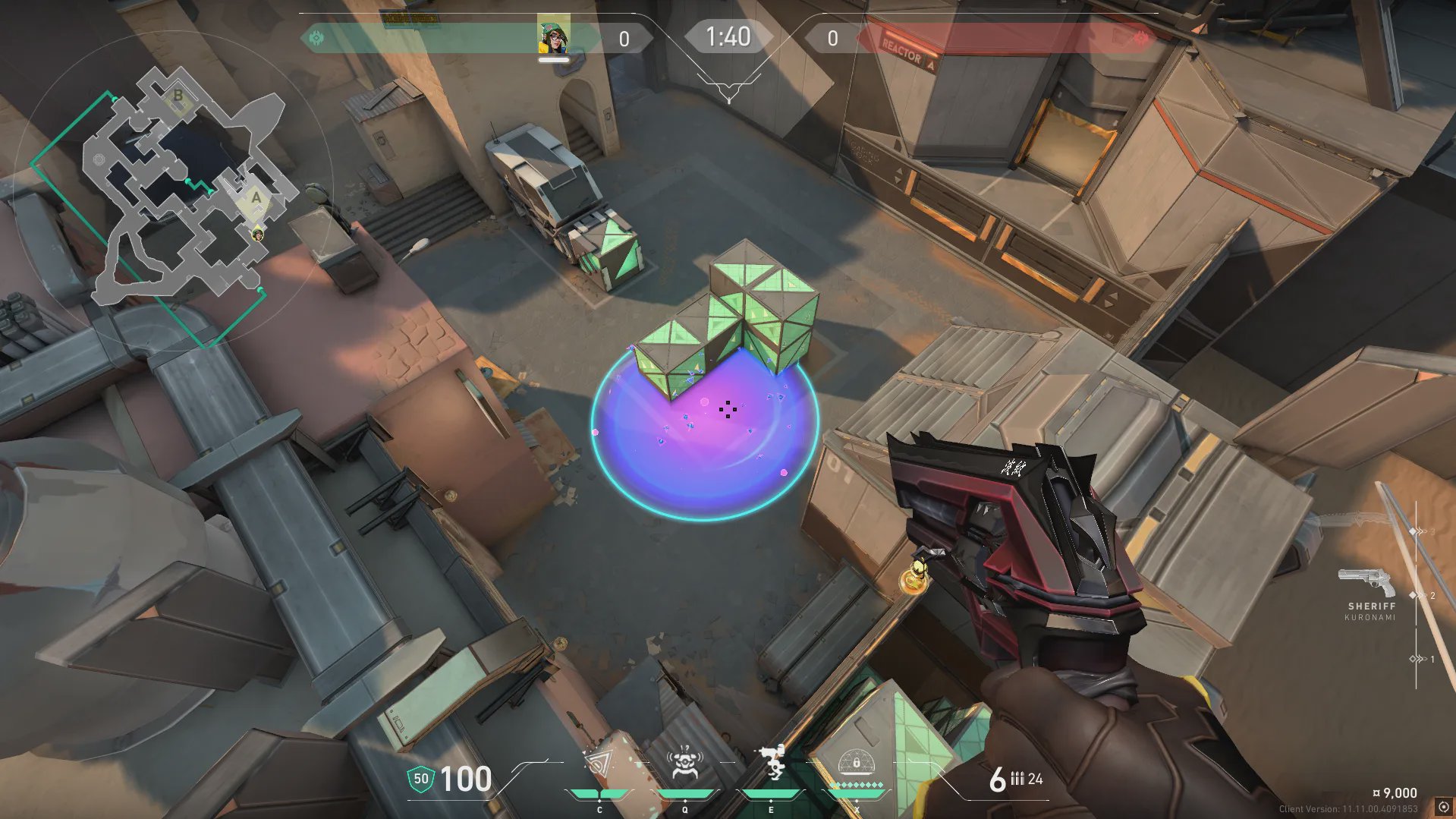Click the A site marker on minimap

click(256, 198)
